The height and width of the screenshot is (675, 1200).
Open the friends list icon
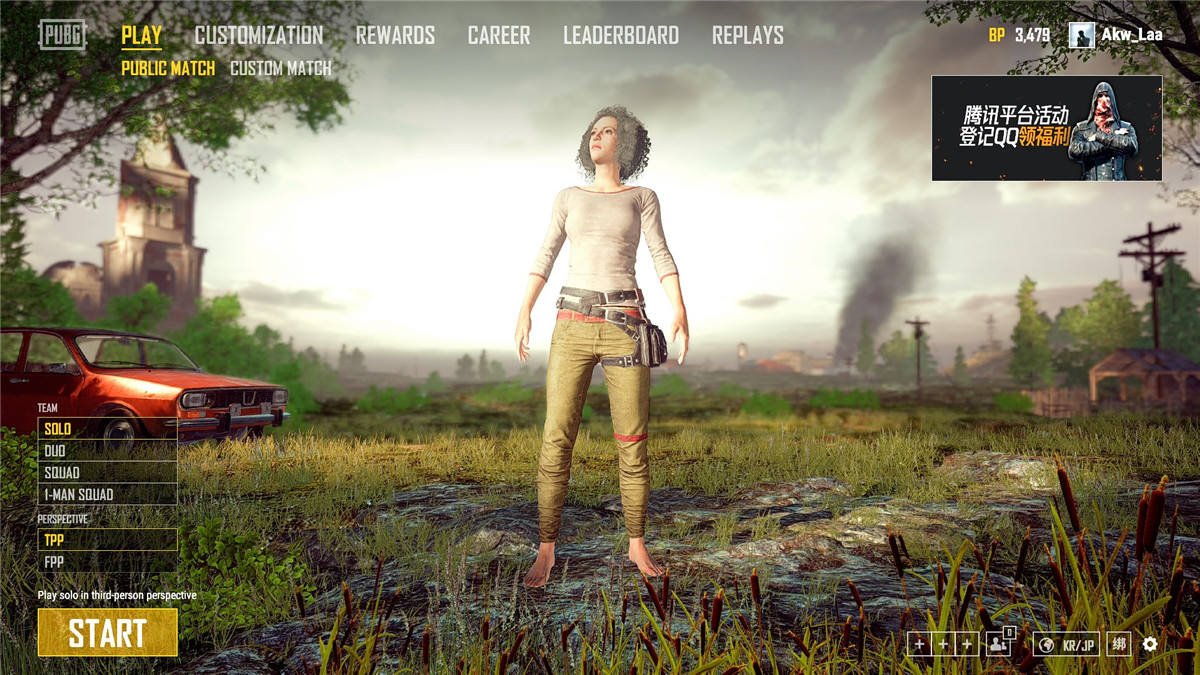(x=998, y=644)
